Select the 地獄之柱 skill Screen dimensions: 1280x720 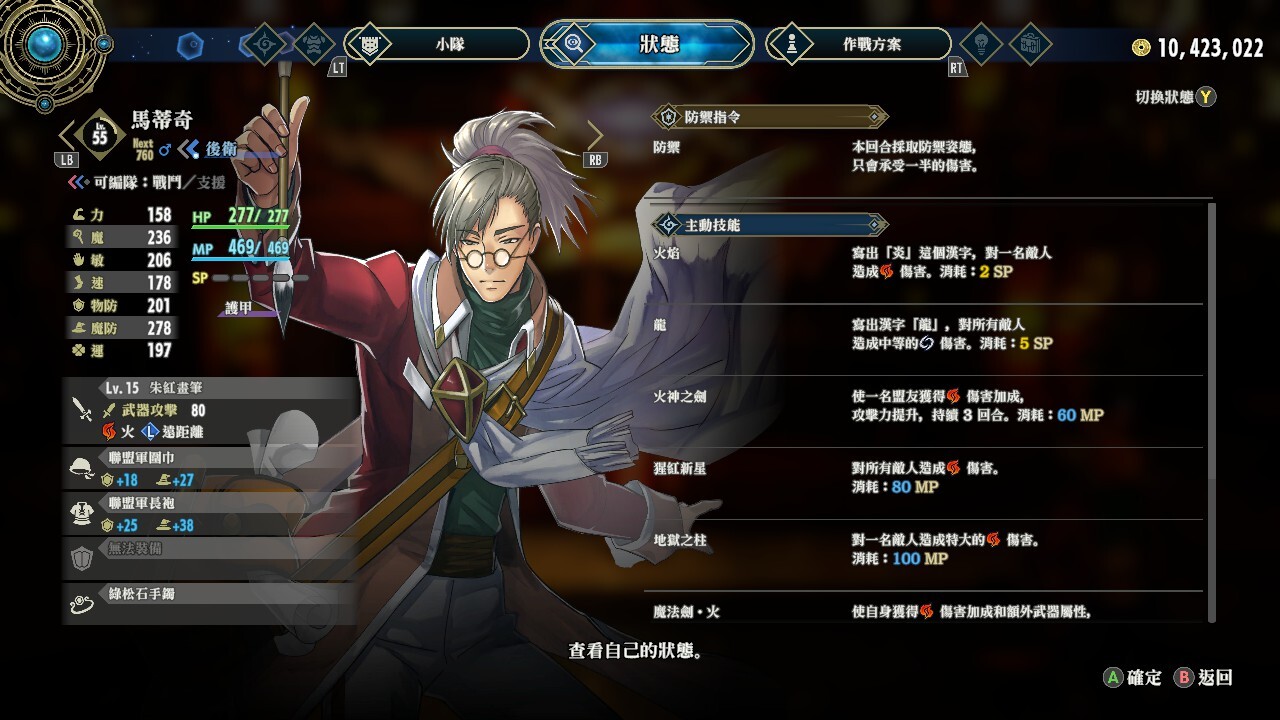pyautogui.click(x=925, y=549)
